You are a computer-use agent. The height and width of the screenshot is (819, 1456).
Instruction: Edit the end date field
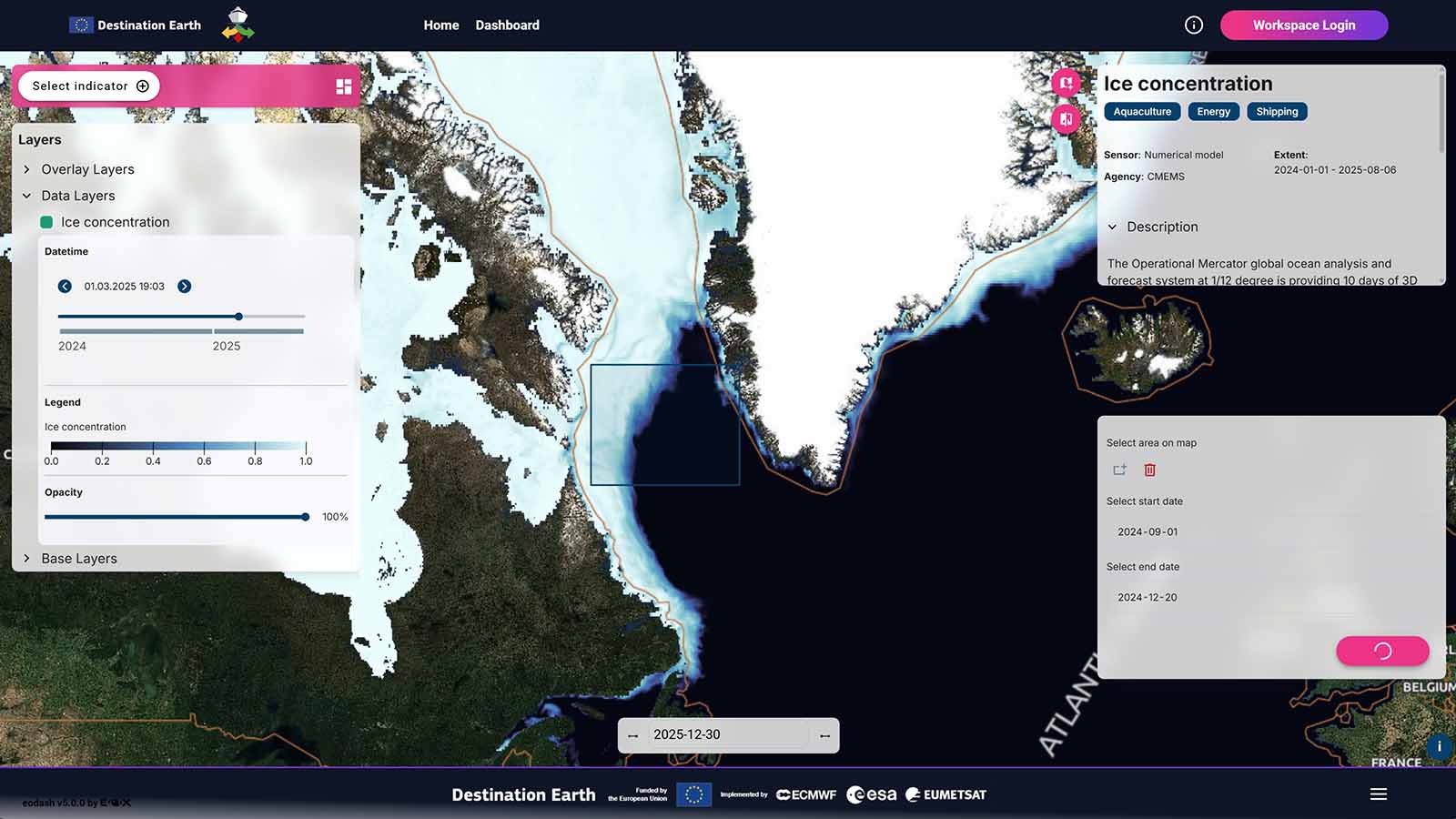click(x=1148, y=598)
